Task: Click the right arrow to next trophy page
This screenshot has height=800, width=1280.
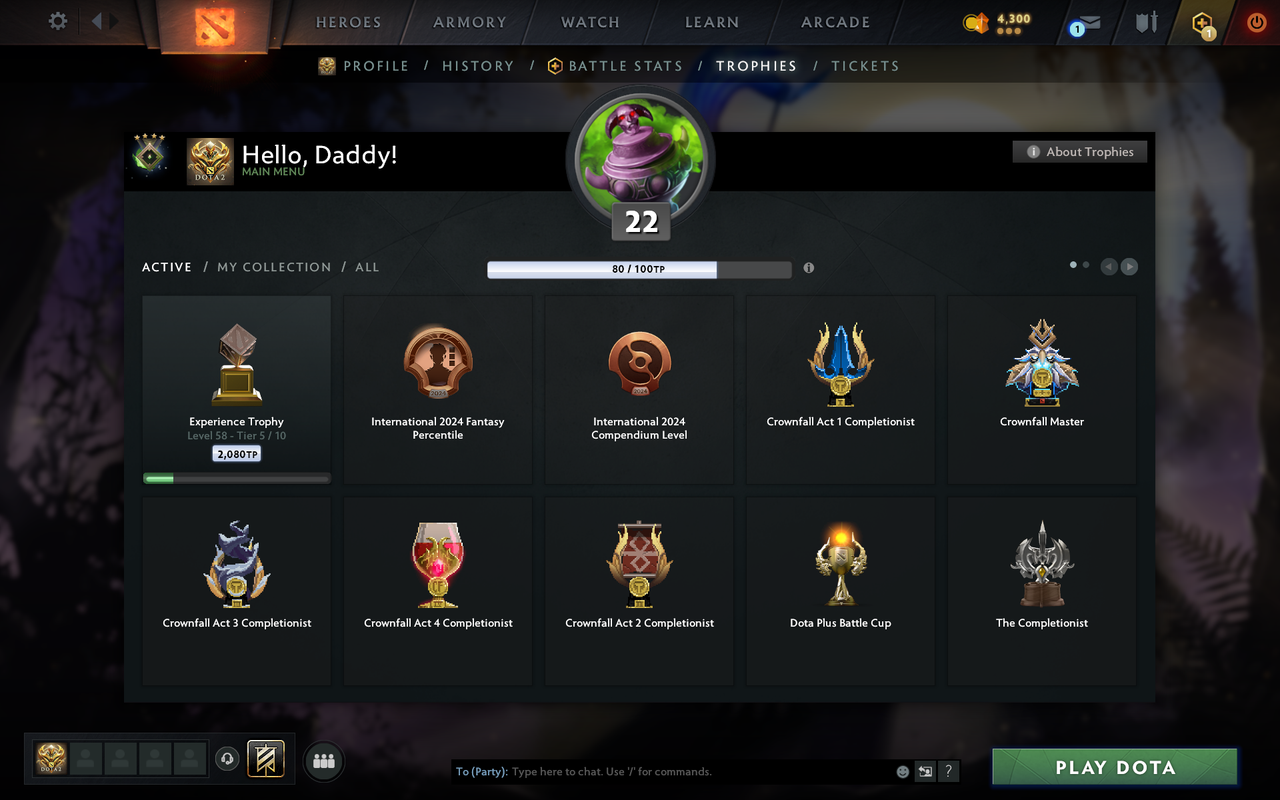Action: pos(1129,266)
